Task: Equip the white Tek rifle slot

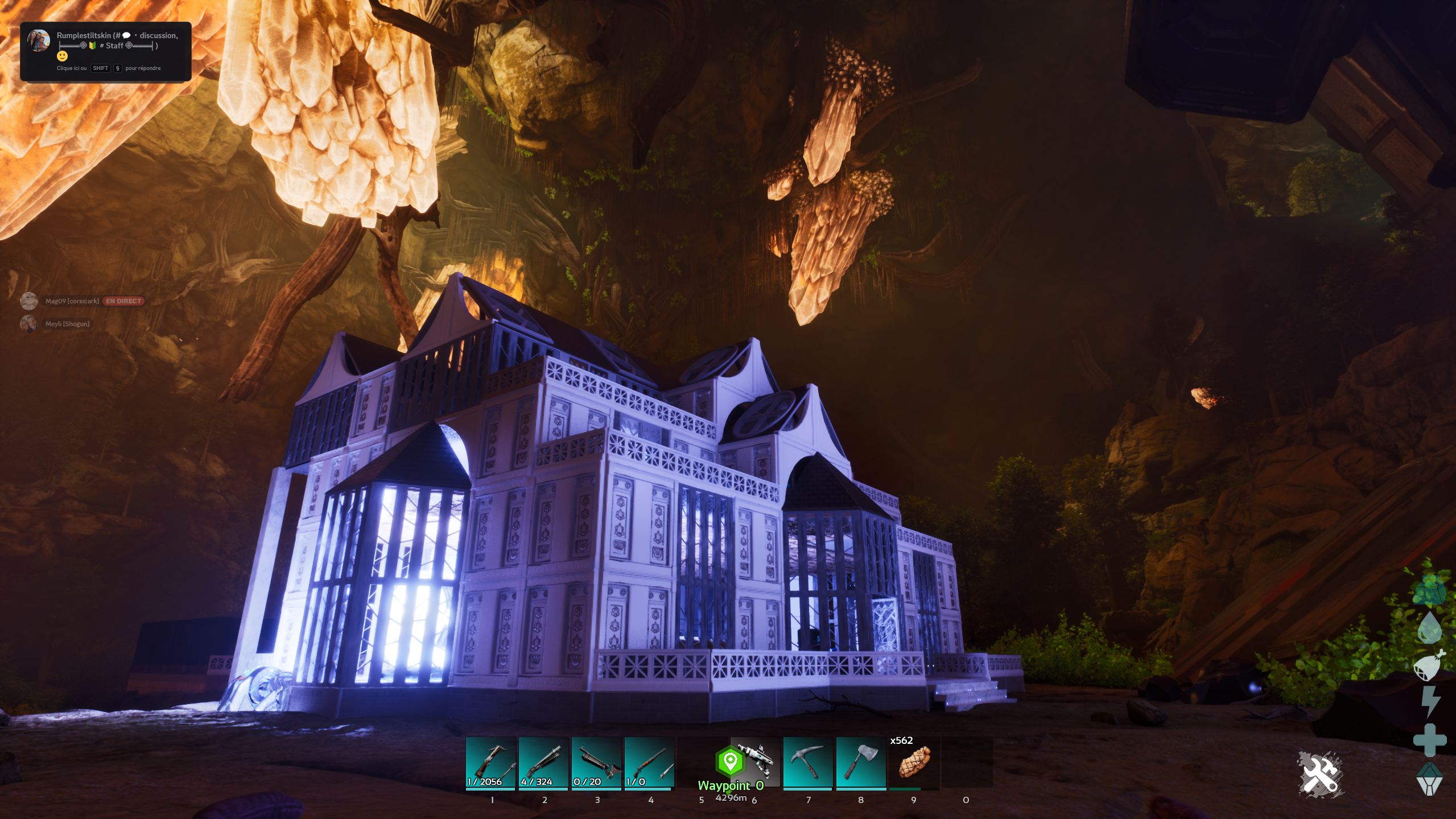Action: click(x=756, y=762)
